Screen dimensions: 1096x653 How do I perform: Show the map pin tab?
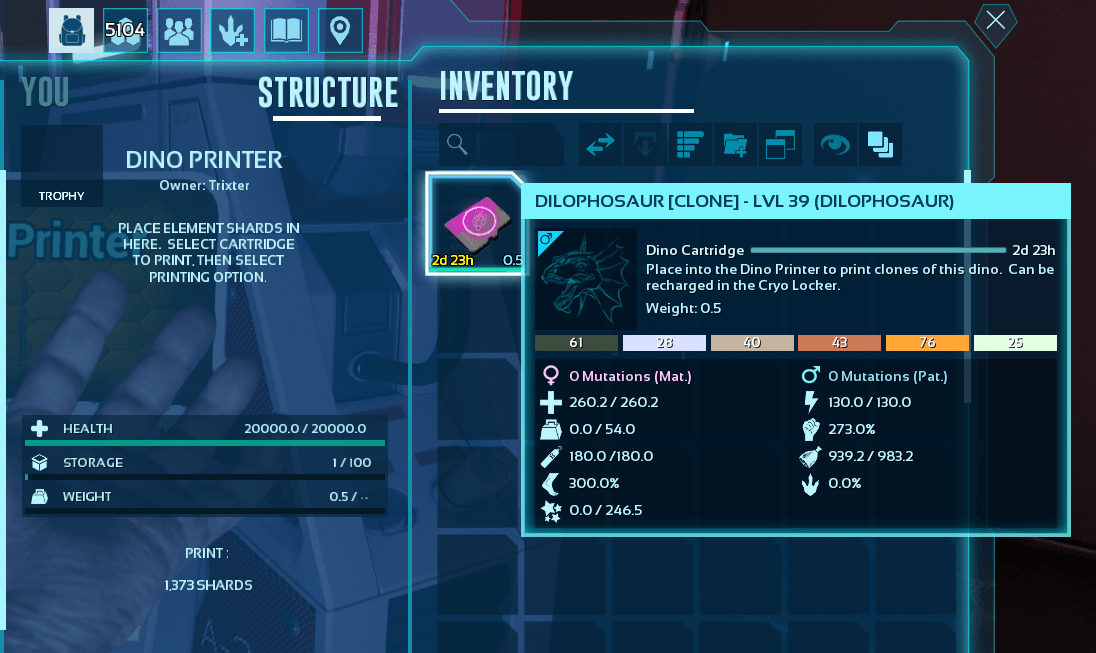click(341, 31)
